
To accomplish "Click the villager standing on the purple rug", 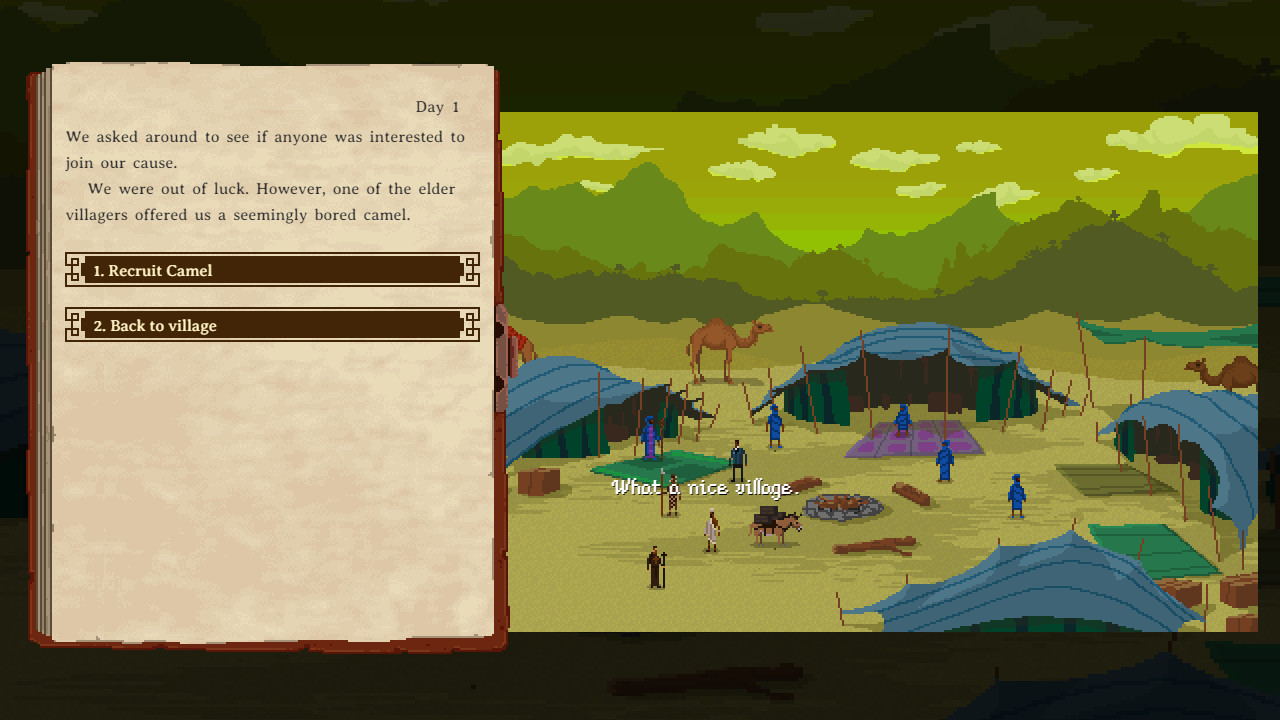I will [903, 422].
